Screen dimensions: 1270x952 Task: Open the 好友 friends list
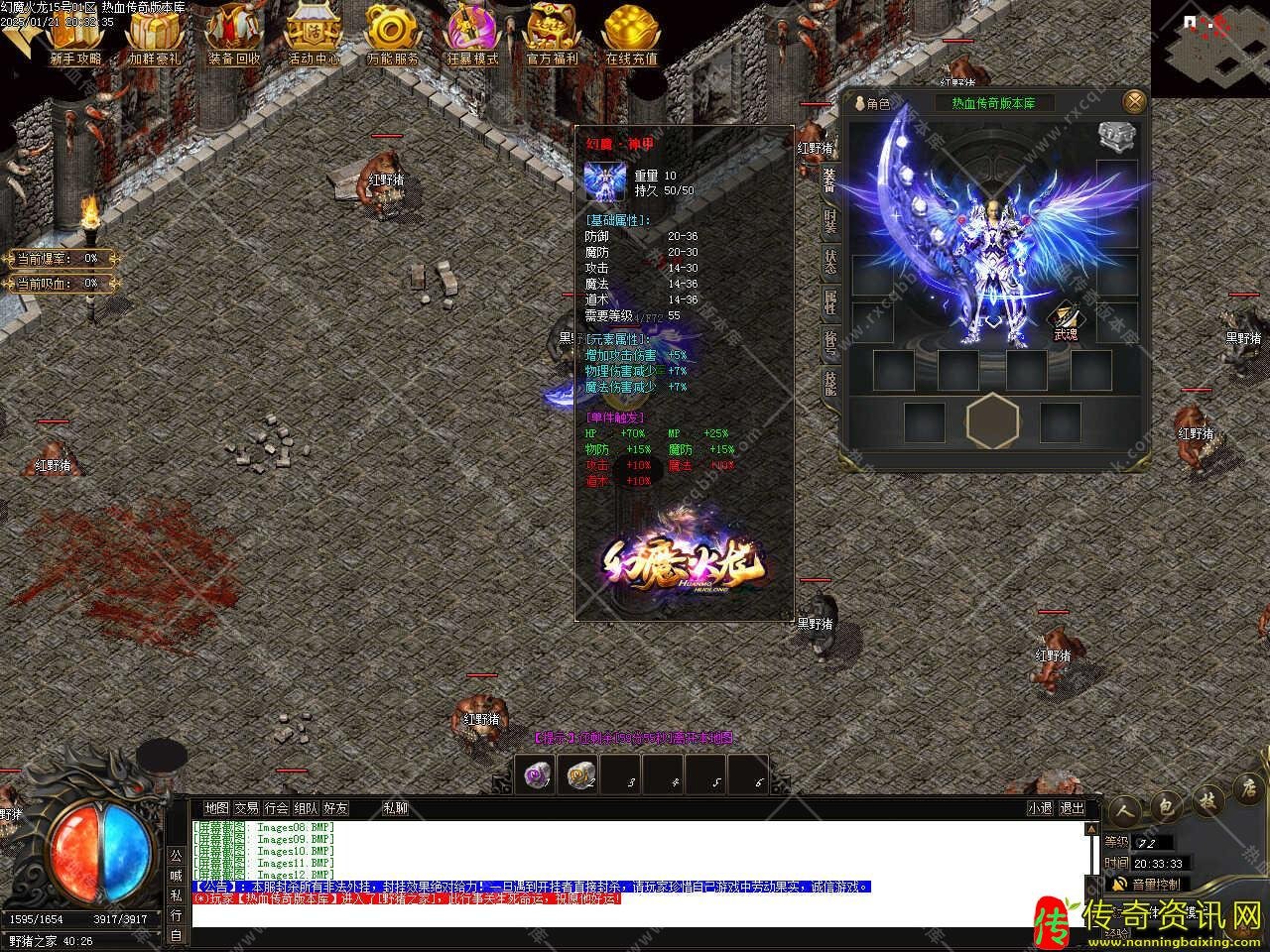pyautogui.click(x=335, y=808)
